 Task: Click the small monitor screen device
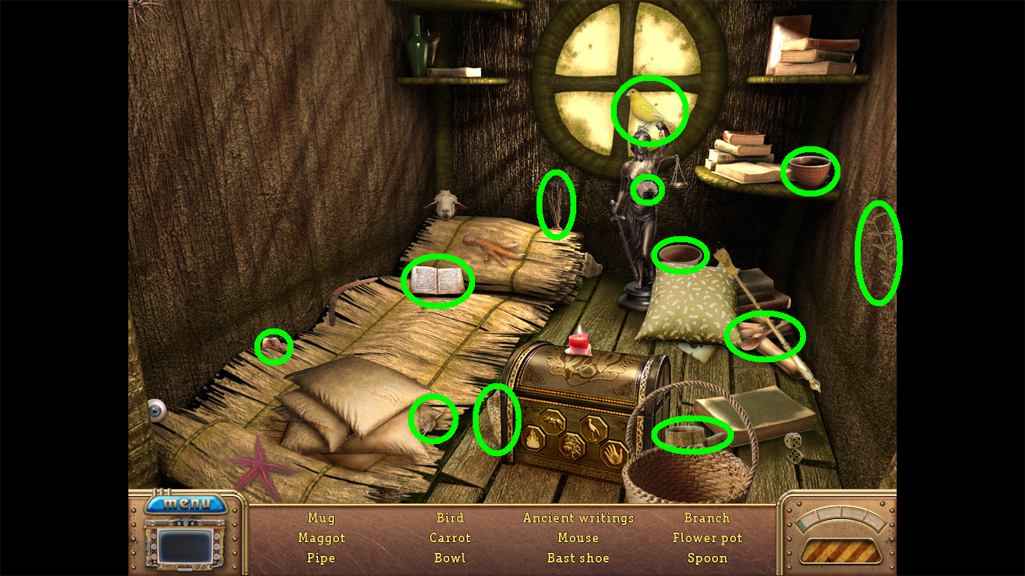[x=187, y=547]
